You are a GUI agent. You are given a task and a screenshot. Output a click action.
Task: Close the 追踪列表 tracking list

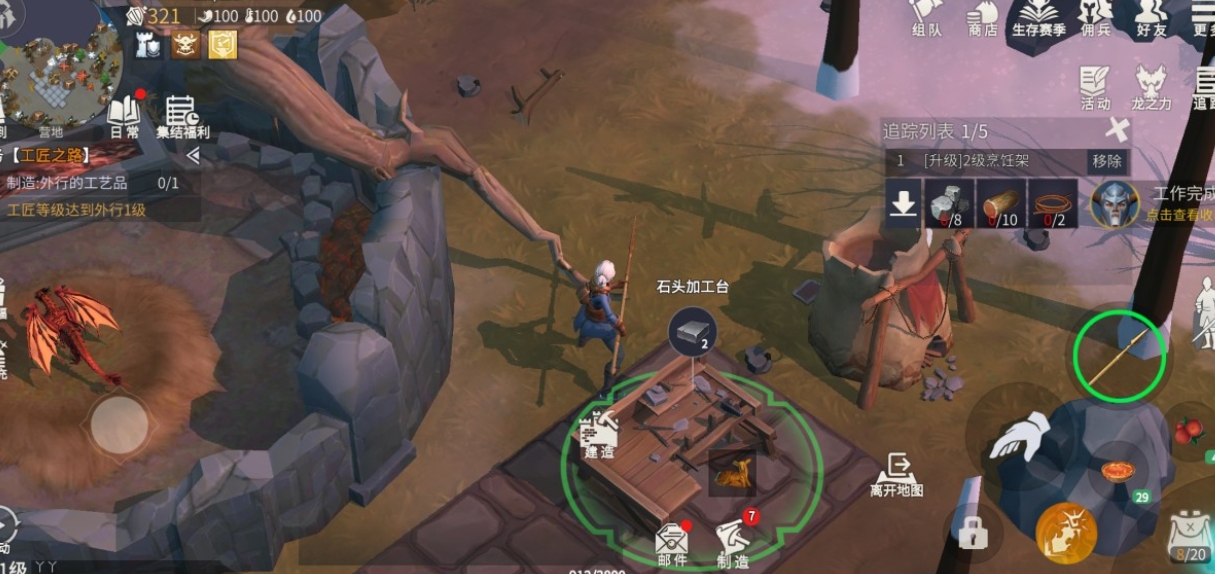(1118, 130)
